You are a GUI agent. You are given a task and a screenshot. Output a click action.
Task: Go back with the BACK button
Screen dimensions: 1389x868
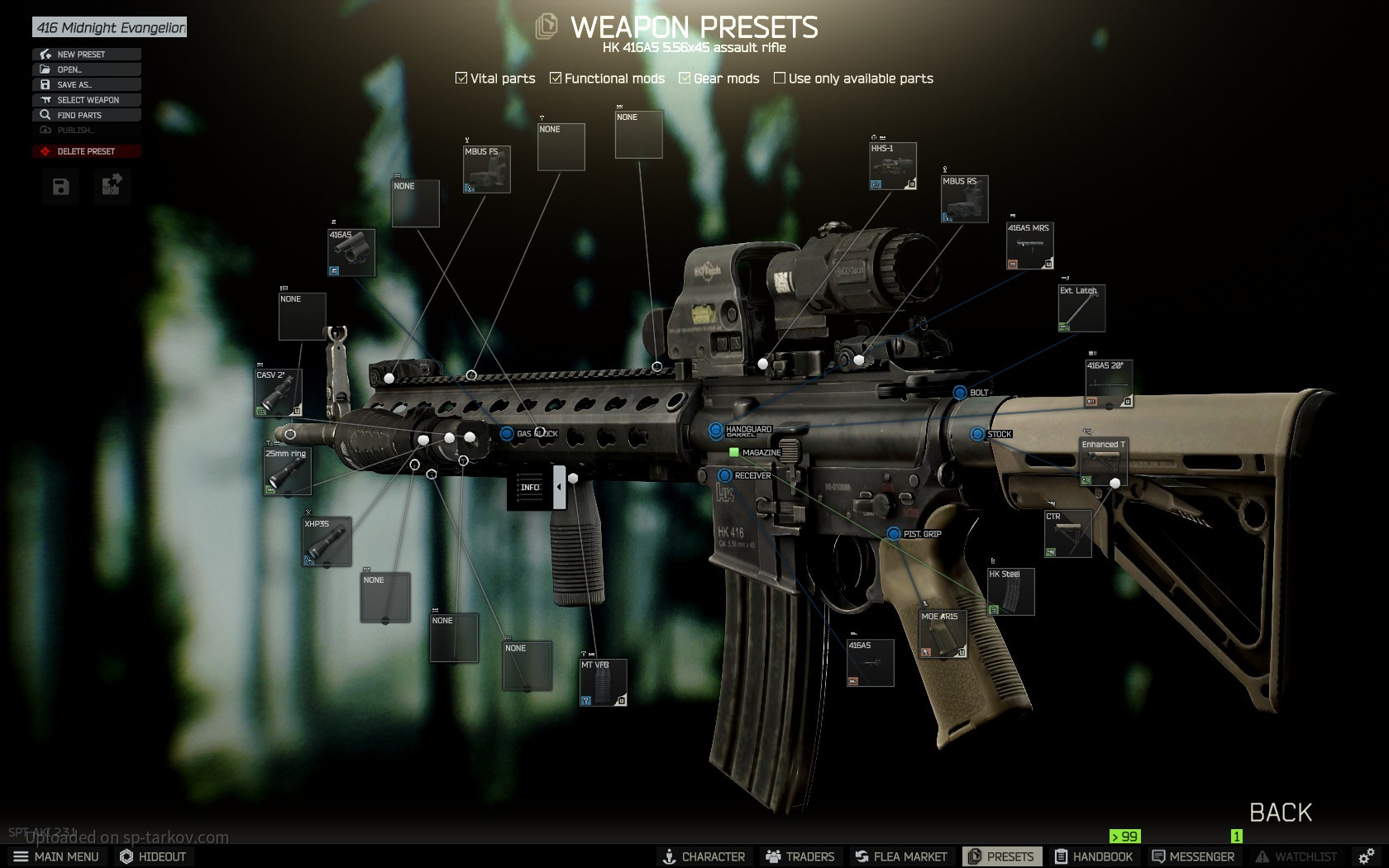(1280, 813)
